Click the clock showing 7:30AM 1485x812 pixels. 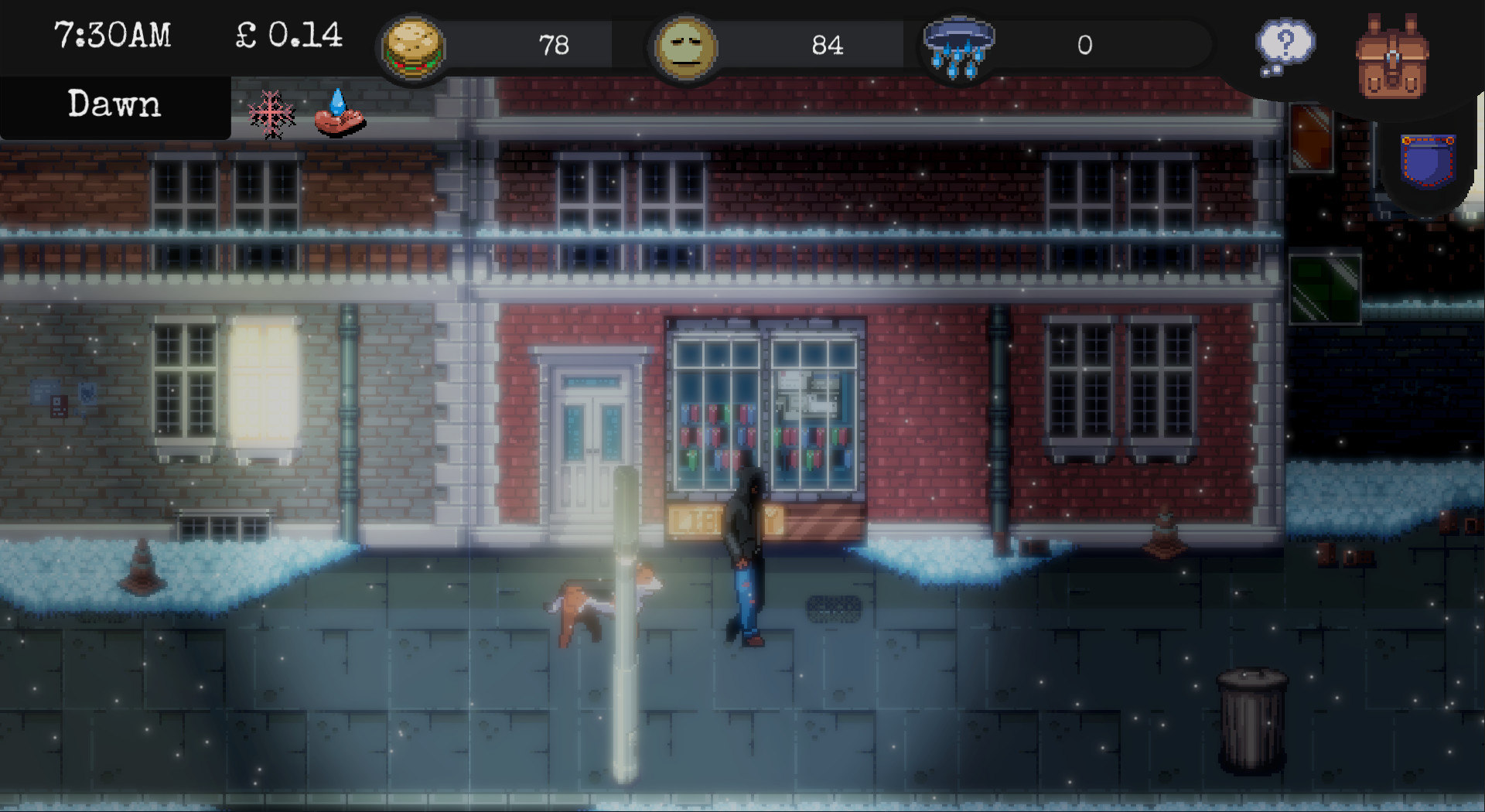point(113,35)
